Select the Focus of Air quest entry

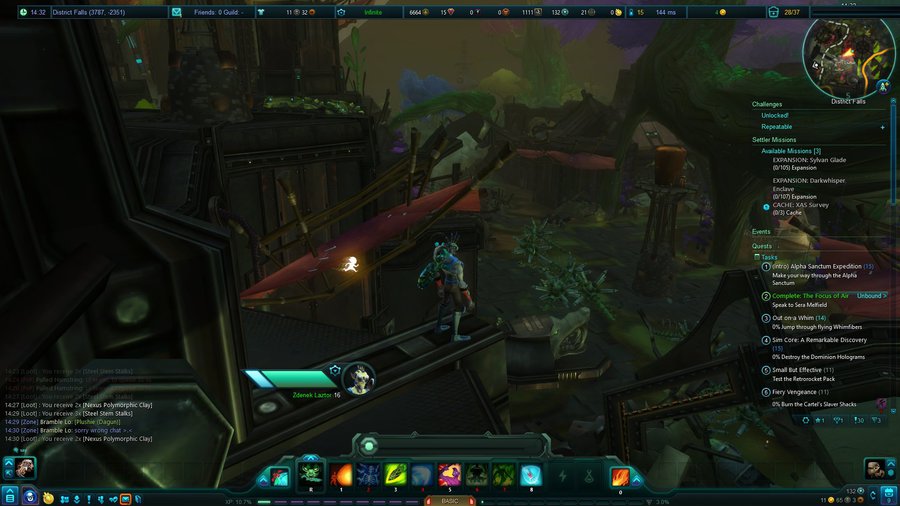(810, 296)
